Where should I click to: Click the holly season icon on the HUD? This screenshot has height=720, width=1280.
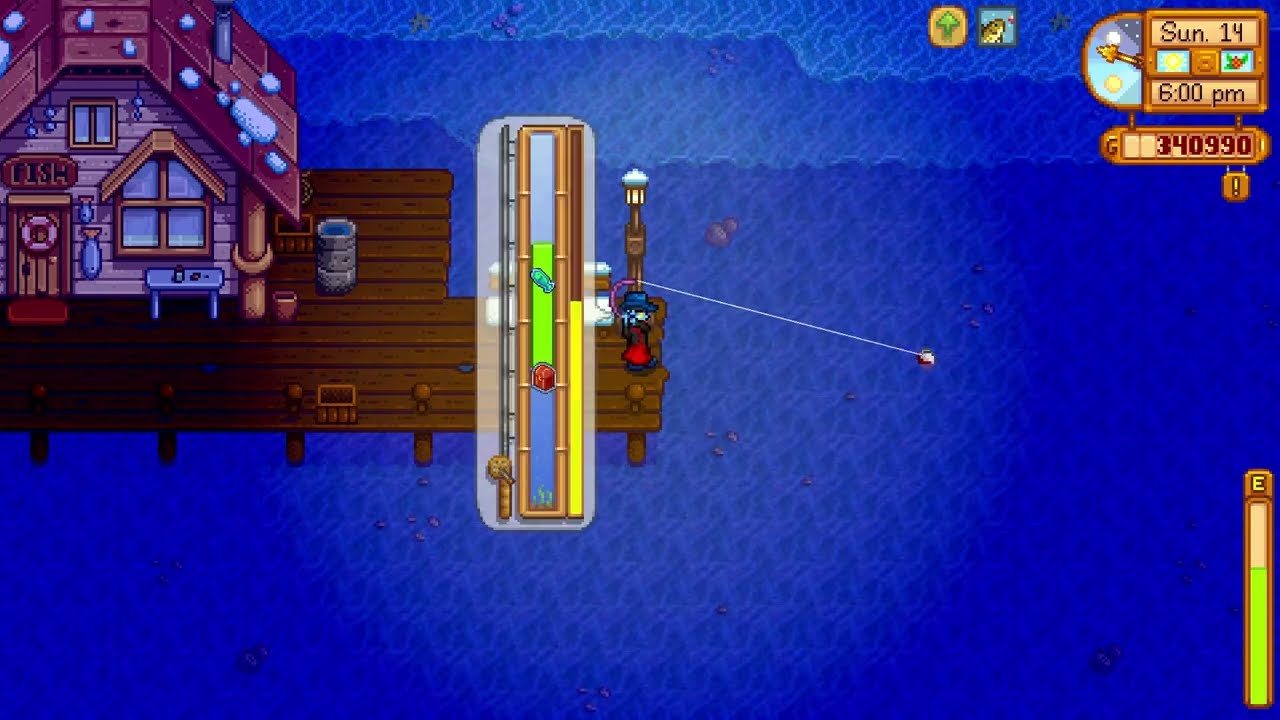pos(1237,62)
